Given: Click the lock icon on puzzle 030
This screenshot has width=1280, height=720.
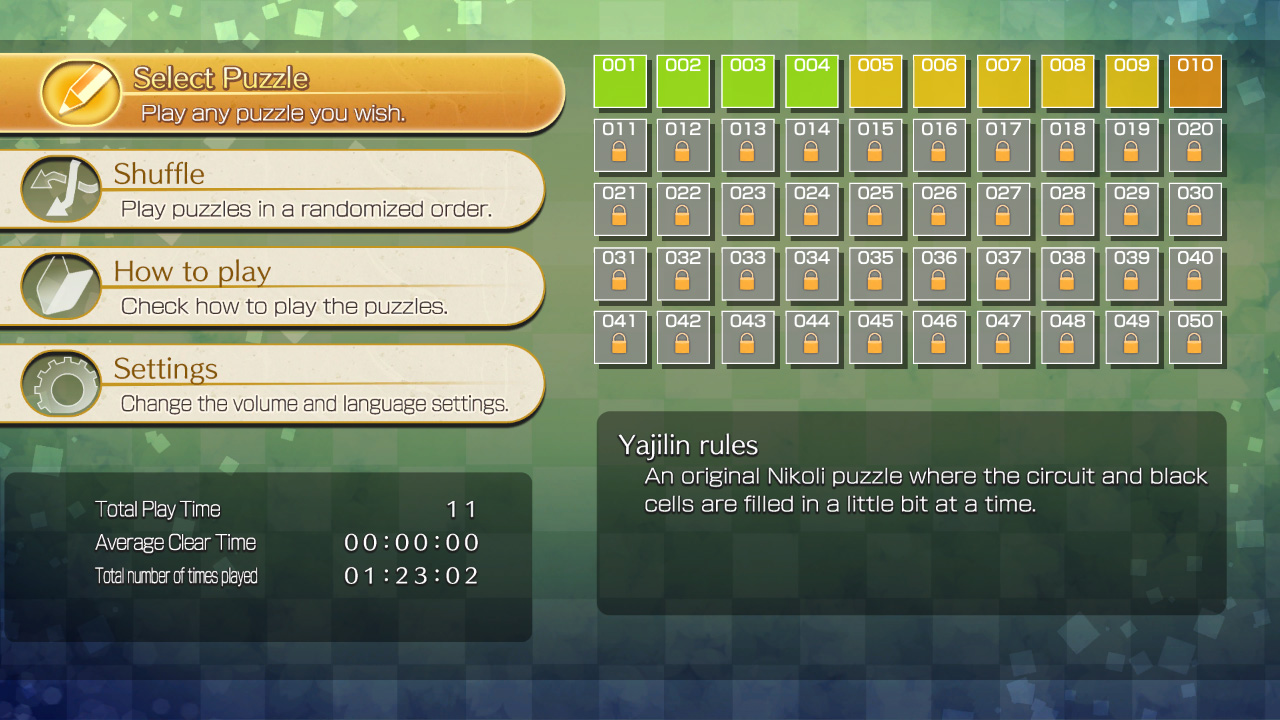Looking at the screenshot, I should point(1196,216).
